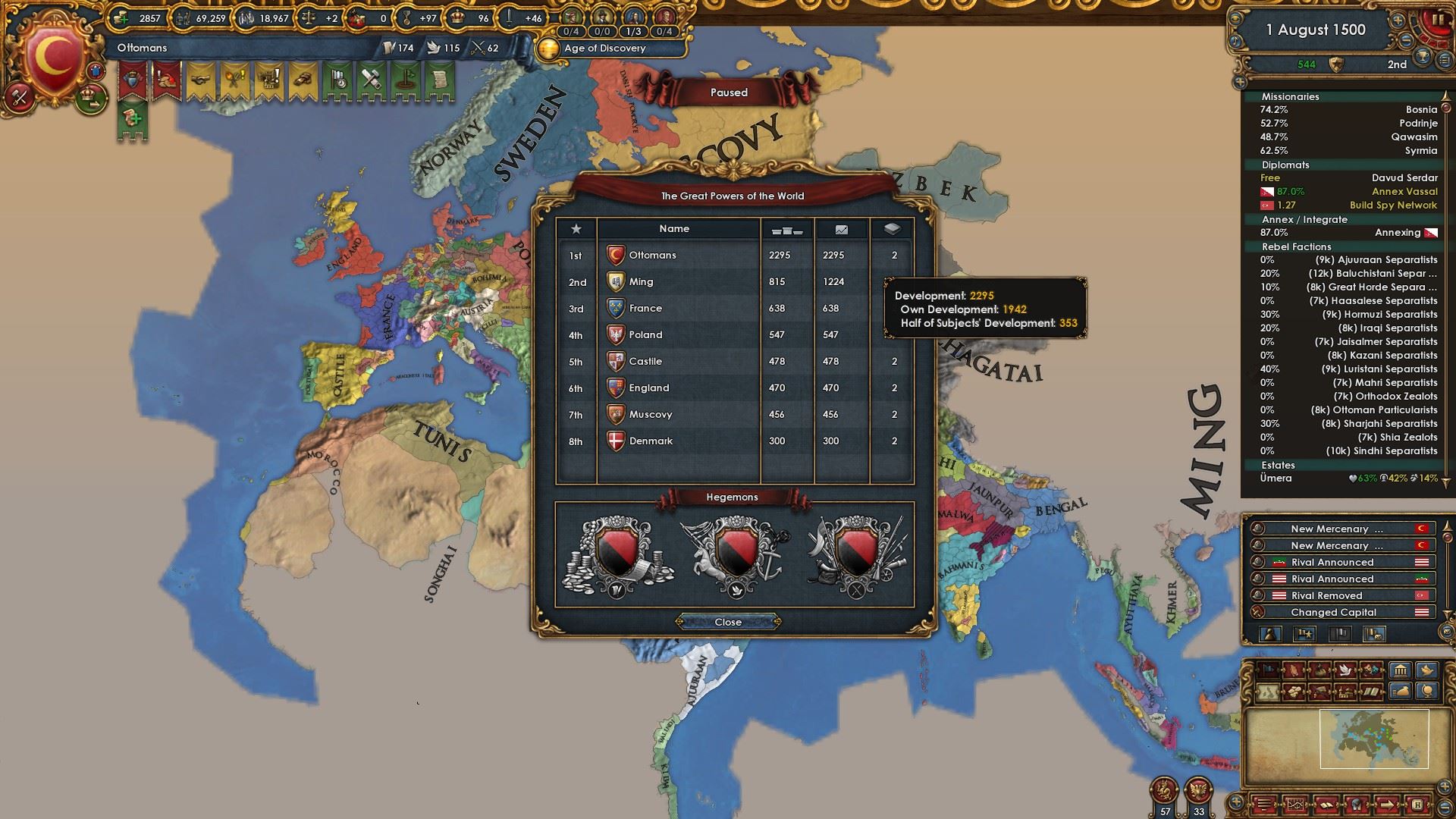Open the Rival Removed notification
Image resolution: width=1456 pixels, height=819 pixels.
pyautogui.click(x=1326, y=596)
